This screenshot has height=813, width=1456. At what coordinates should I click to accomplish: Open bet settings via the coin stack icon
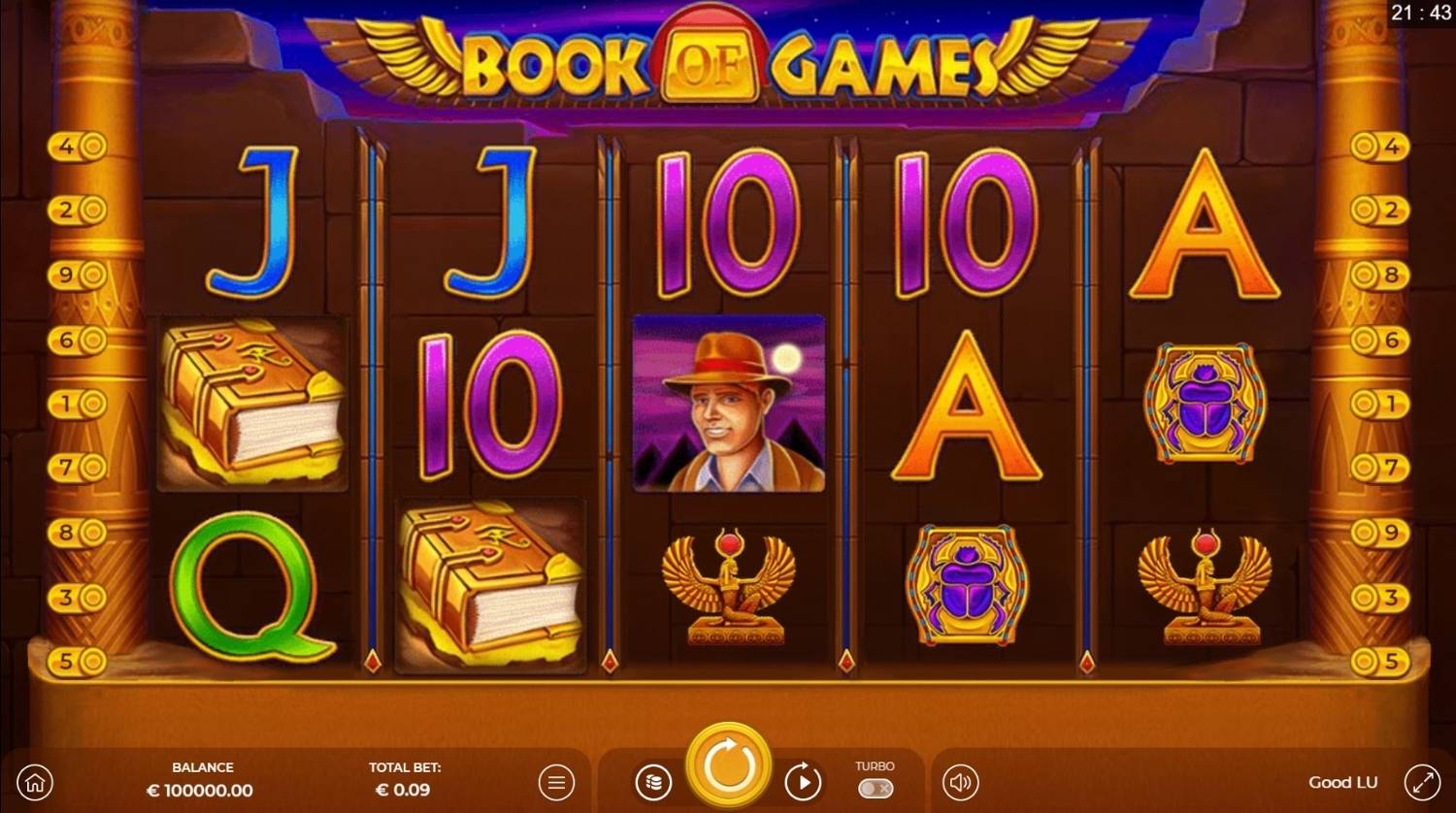coord(653,782)
